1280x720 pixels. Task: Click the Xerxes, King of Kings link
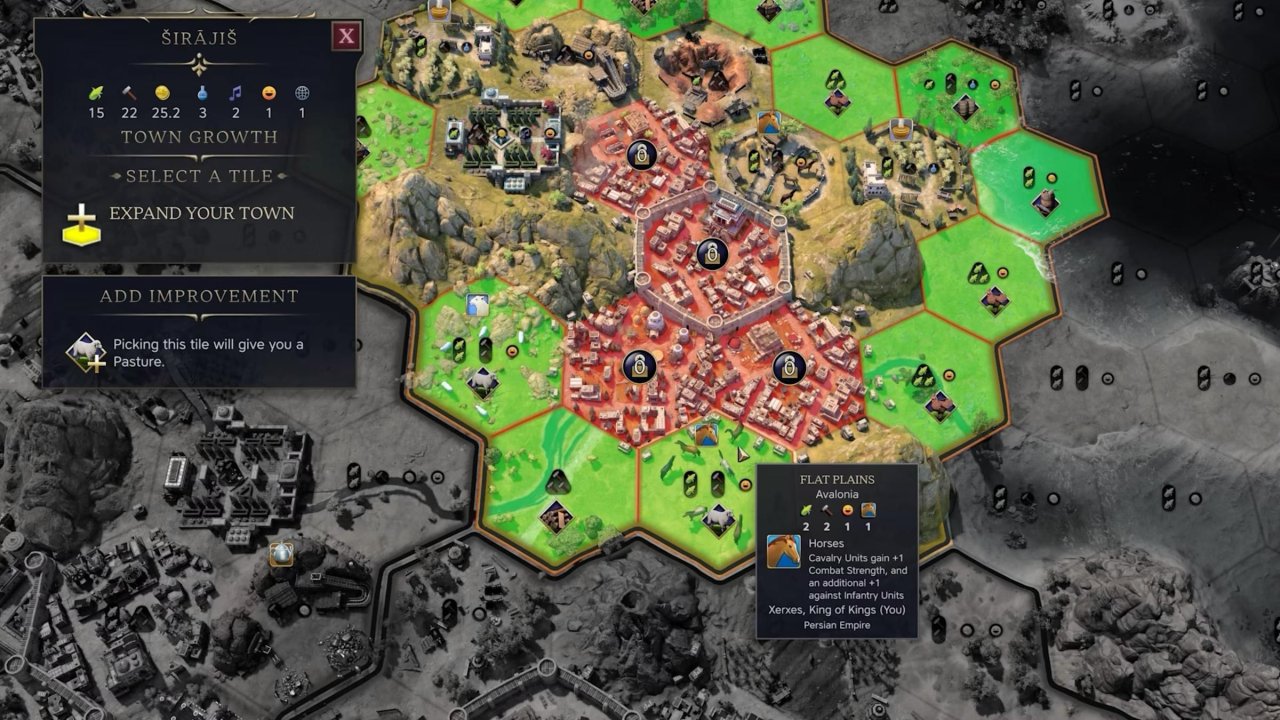coord(838,609)
